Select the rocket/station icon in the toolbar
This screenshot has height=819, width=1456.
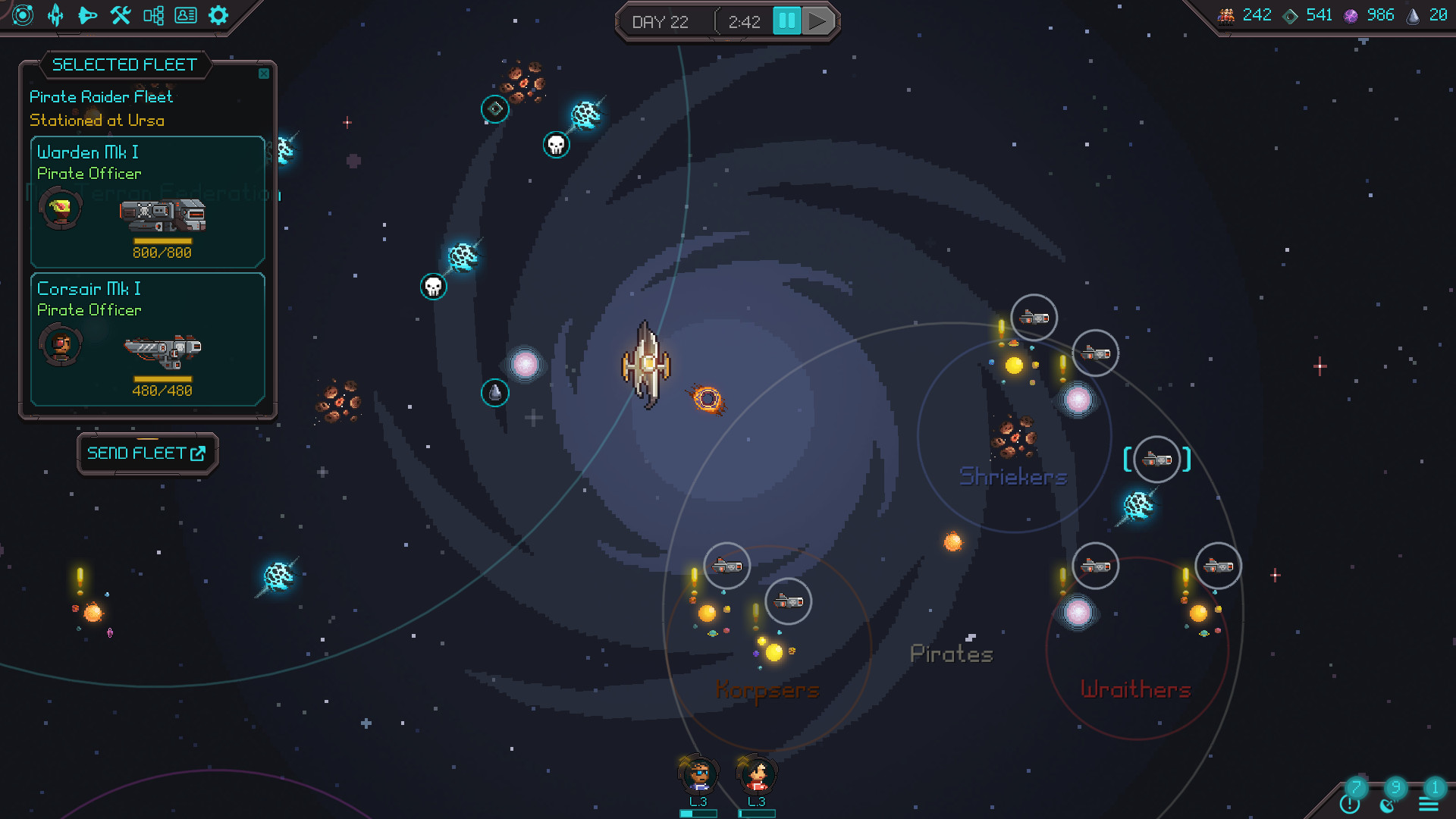click(57, 15)
